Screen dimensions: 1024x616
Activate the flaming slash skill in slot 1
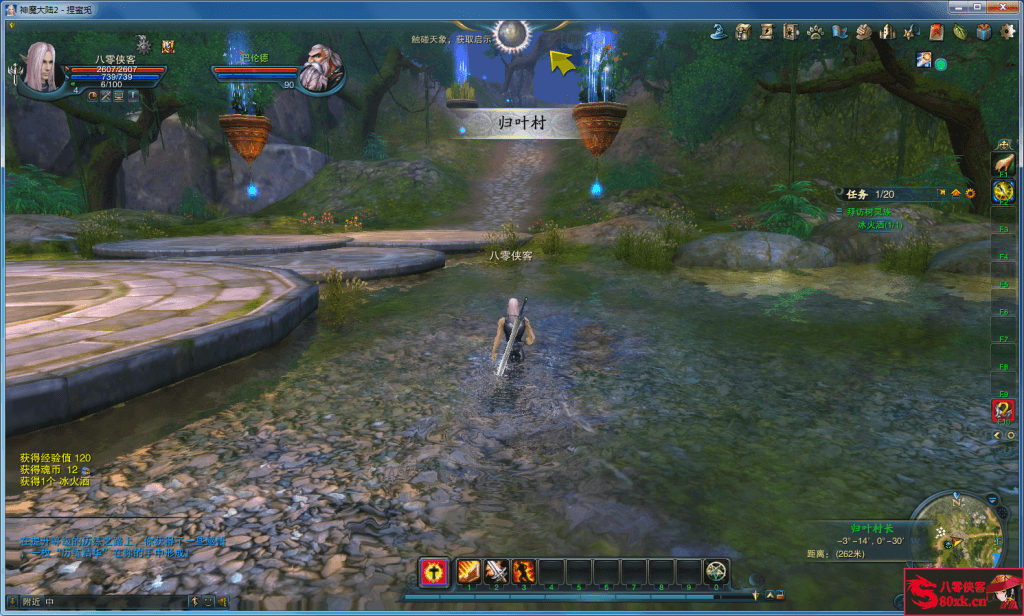(x=469, y=571)
